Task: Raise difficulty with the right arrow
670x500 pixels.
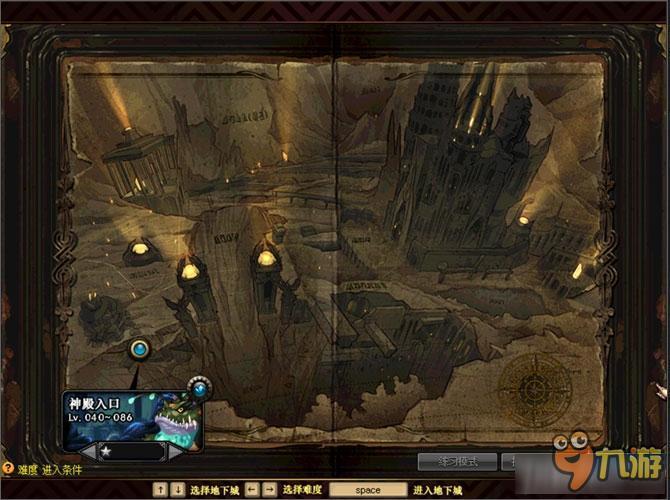Action: (174, 452)
